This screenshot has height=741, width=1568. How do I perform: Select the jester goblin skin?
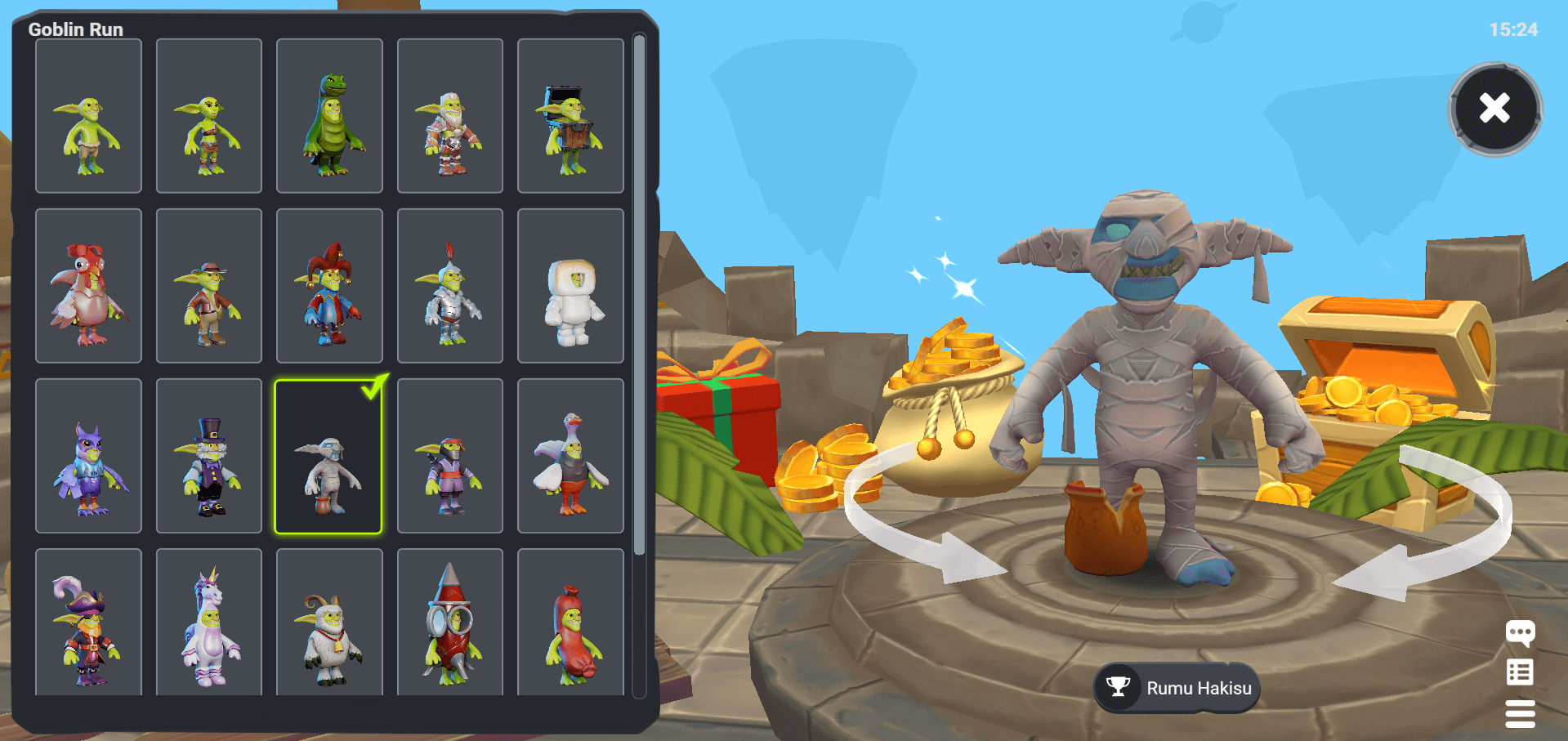click(329, 286)
